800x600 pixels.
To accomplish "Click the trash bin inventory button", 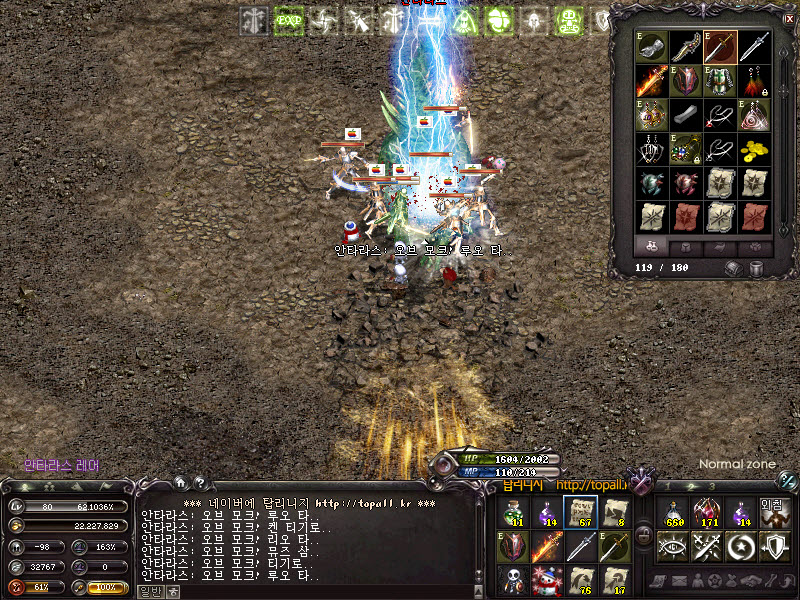I will [x=756, y=268].
